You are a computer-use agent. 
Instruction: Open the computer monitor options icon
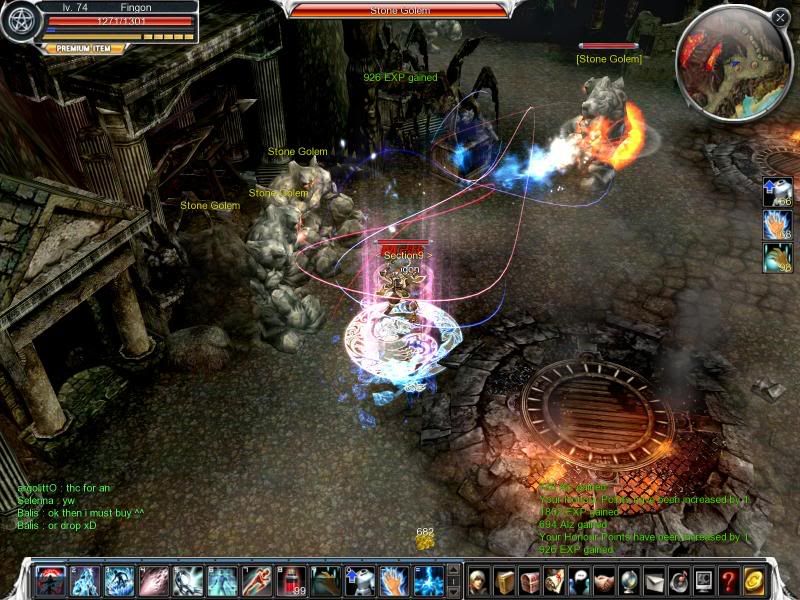click(704, 580)
